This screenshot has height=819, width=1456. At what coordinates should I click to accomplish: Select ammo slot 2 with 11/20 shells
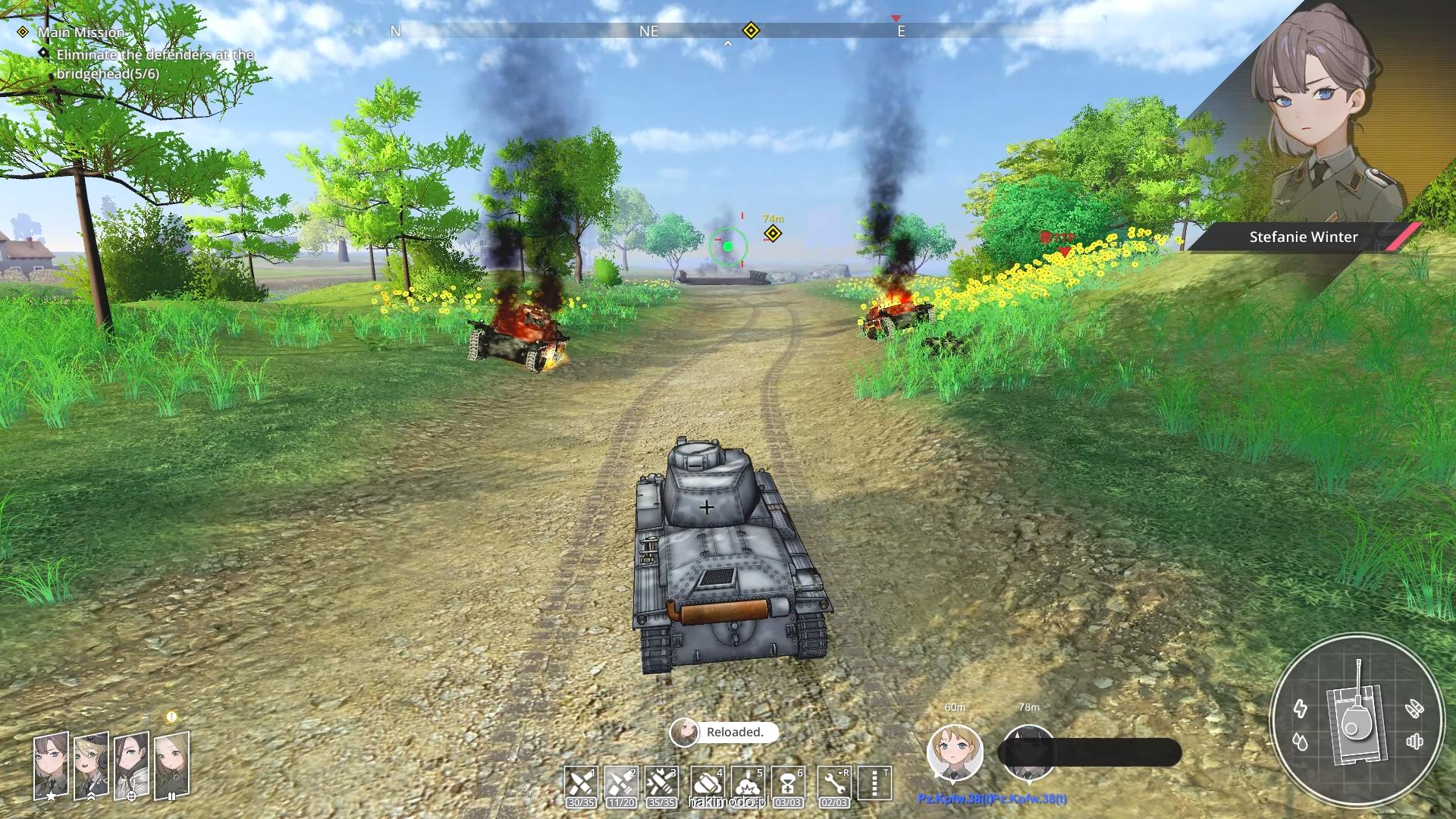[621, 783]
